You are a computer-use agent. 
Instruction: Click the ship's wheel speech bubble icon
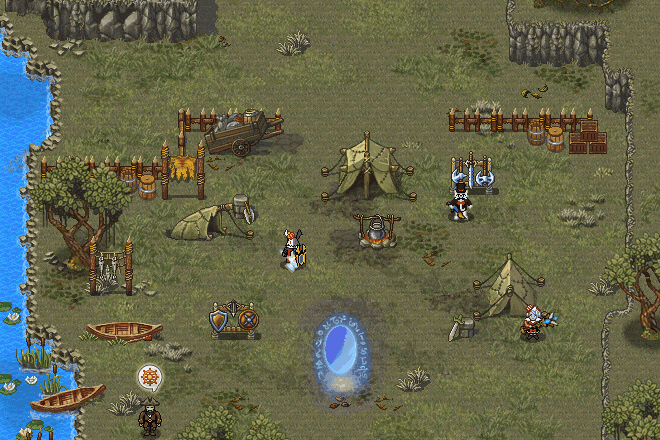pyautogui.click(x=150, y=378)
